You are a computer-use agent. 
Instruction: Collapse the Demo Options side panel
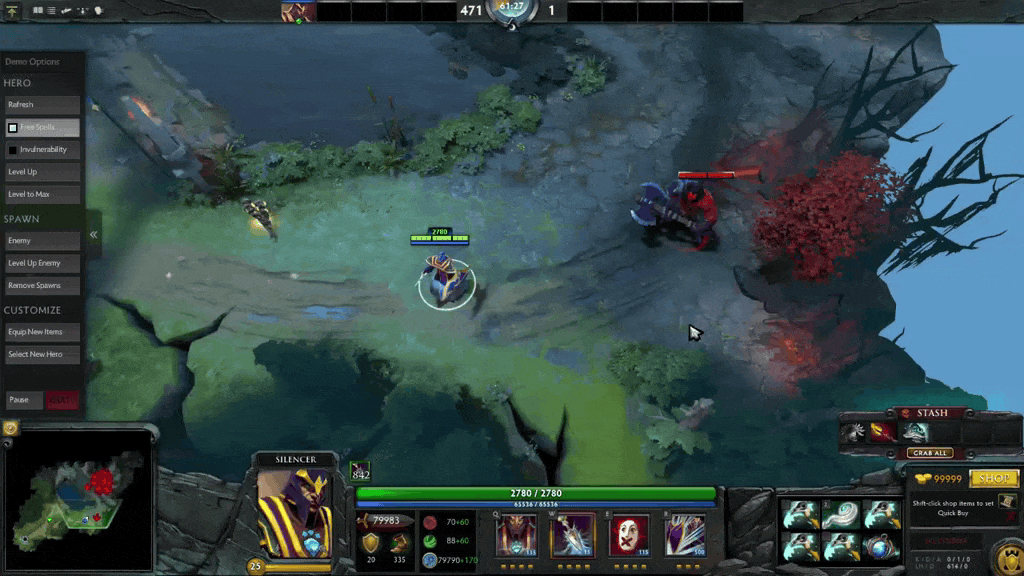(93, 235)
